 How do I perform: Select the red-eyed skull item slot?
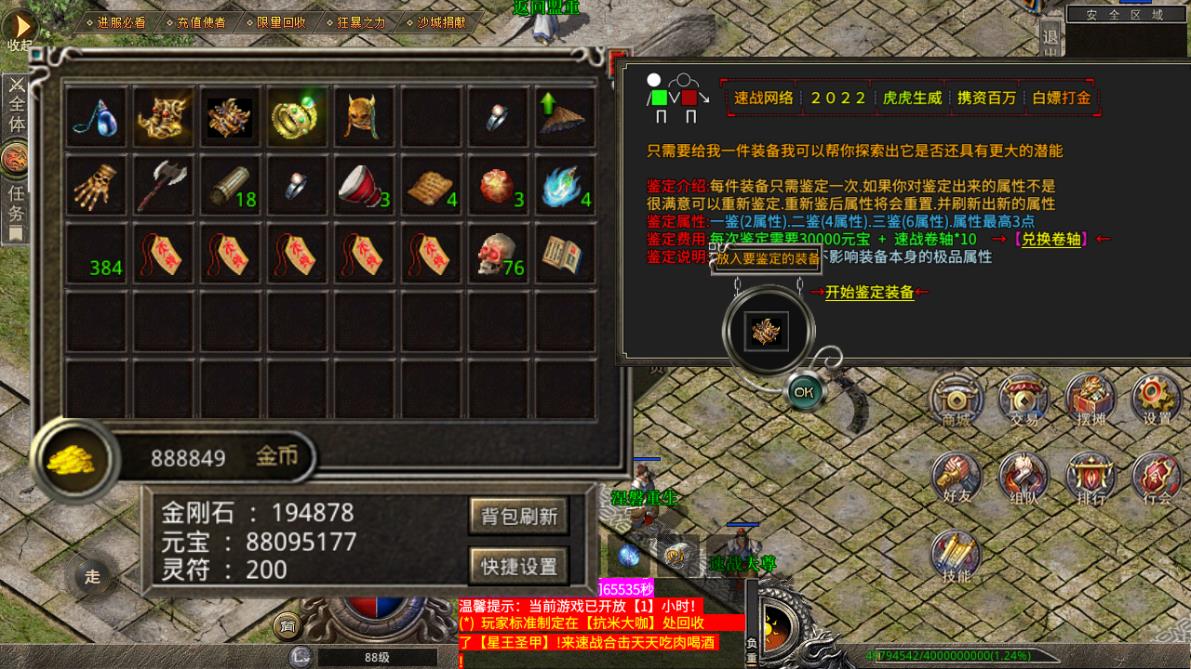pyautogui.click(x=497, y=254)
